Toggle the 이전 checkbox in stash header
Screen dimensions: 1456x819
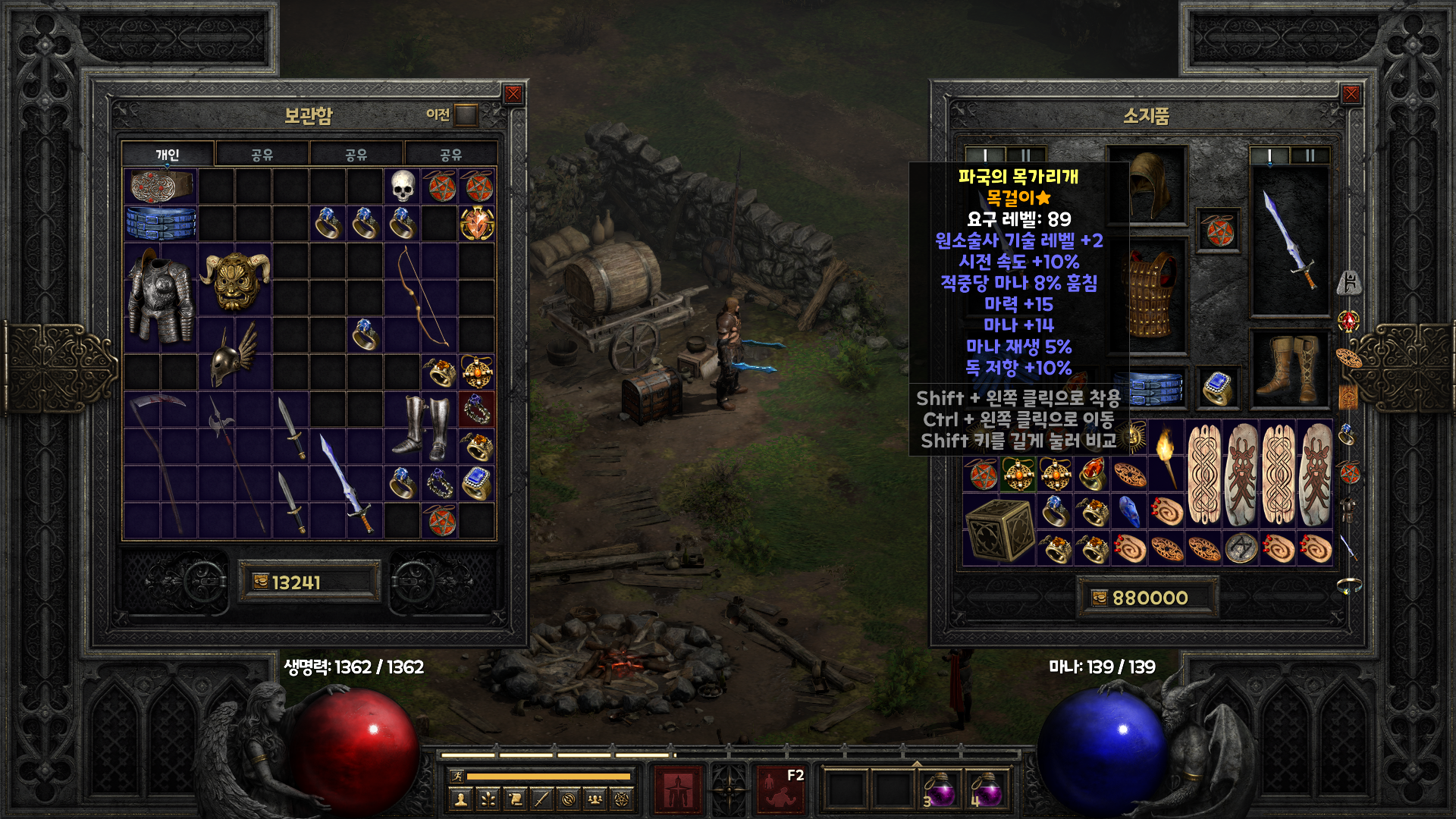click(466, 115)
